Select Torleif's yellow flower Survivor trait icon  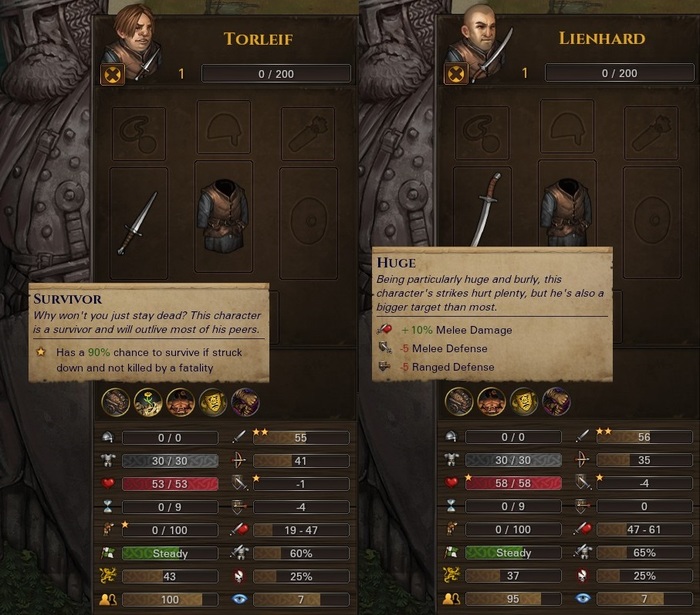[x=148, y=402]
